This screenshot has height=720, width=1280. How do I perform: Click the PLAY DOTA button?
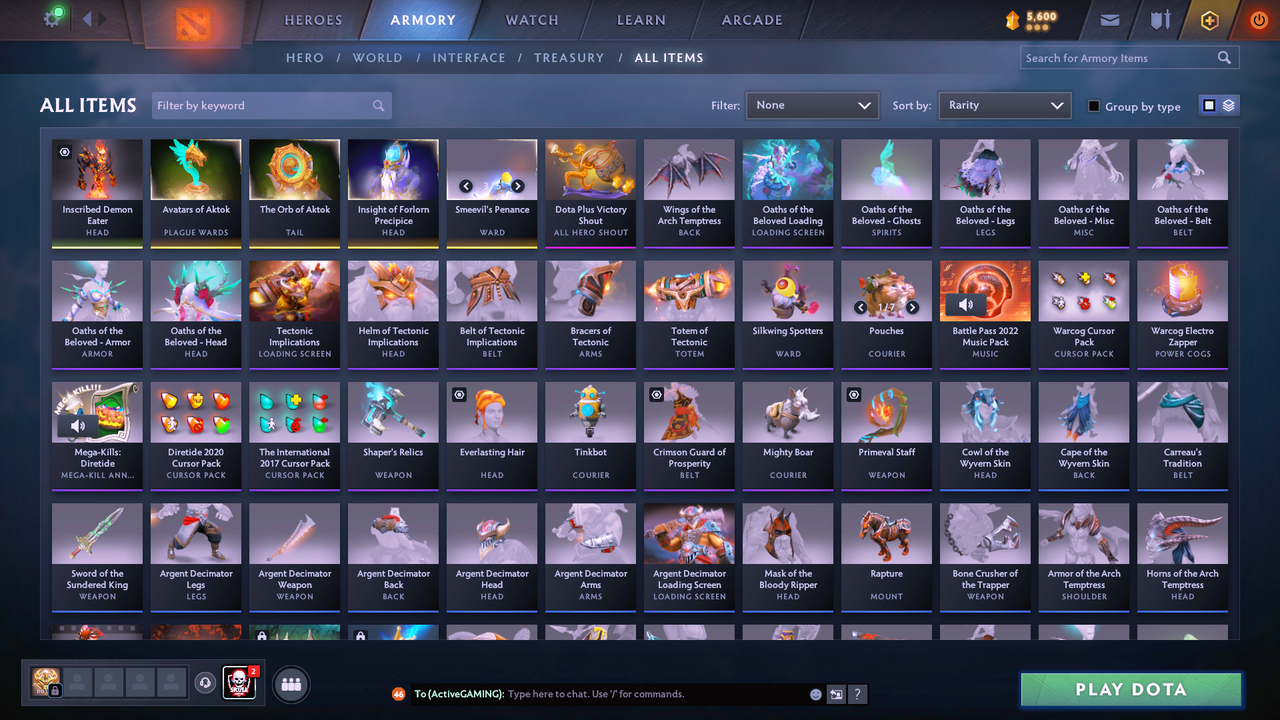(1130, 689)
